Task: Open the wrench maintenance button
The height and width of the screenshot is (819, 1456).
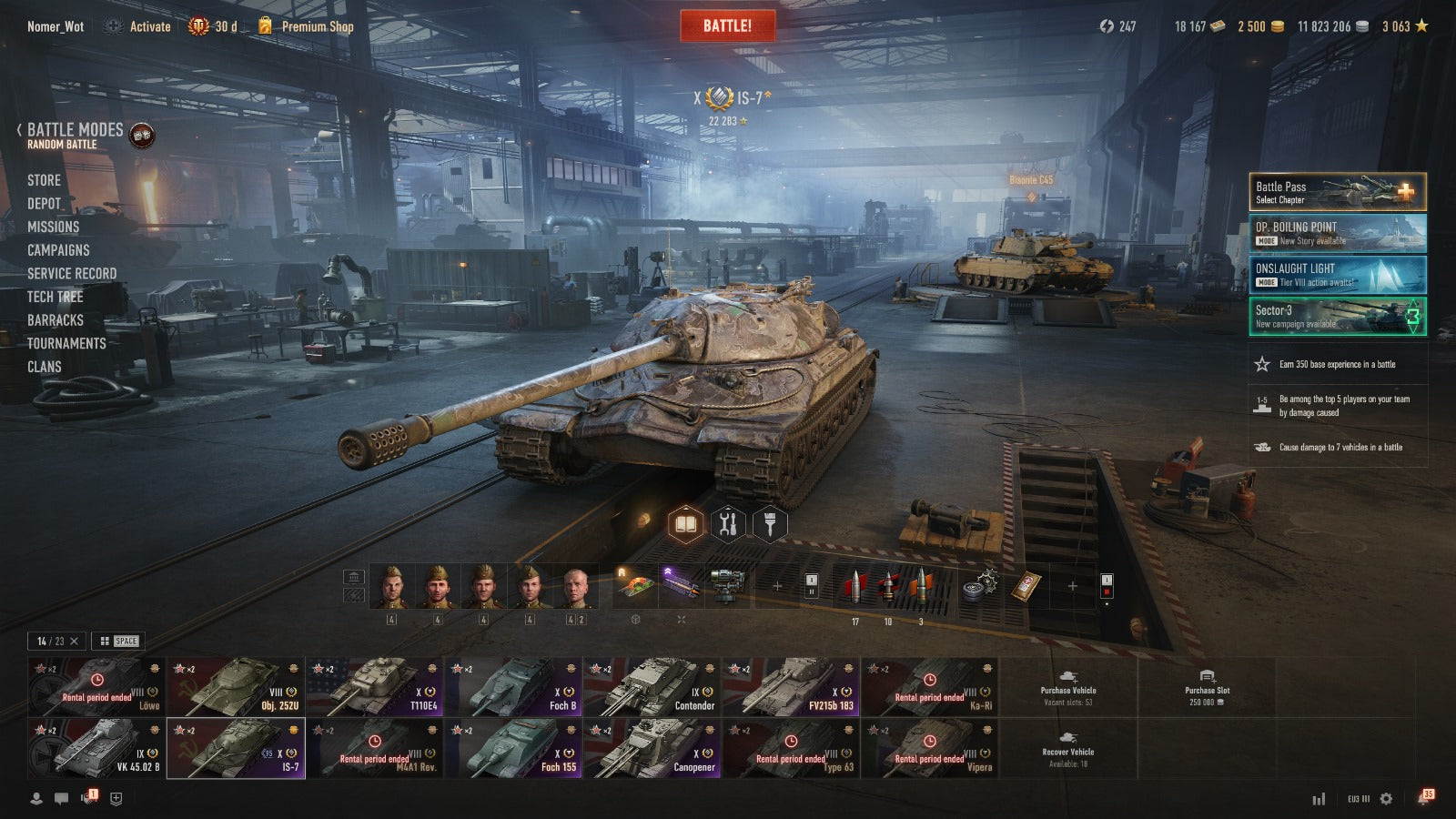Action: 727,524
